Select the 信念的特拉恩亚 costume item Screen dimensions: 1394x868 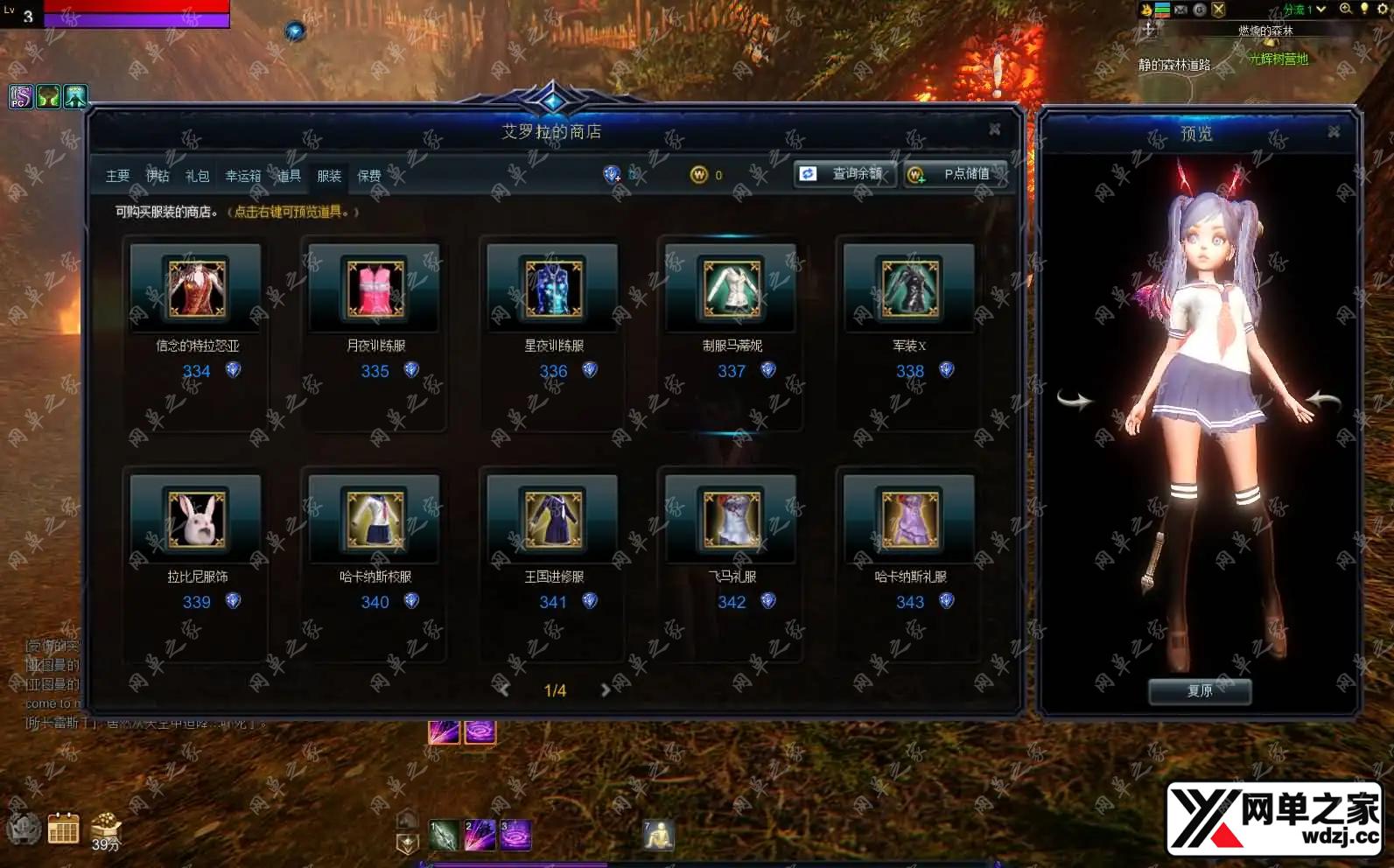196,289
